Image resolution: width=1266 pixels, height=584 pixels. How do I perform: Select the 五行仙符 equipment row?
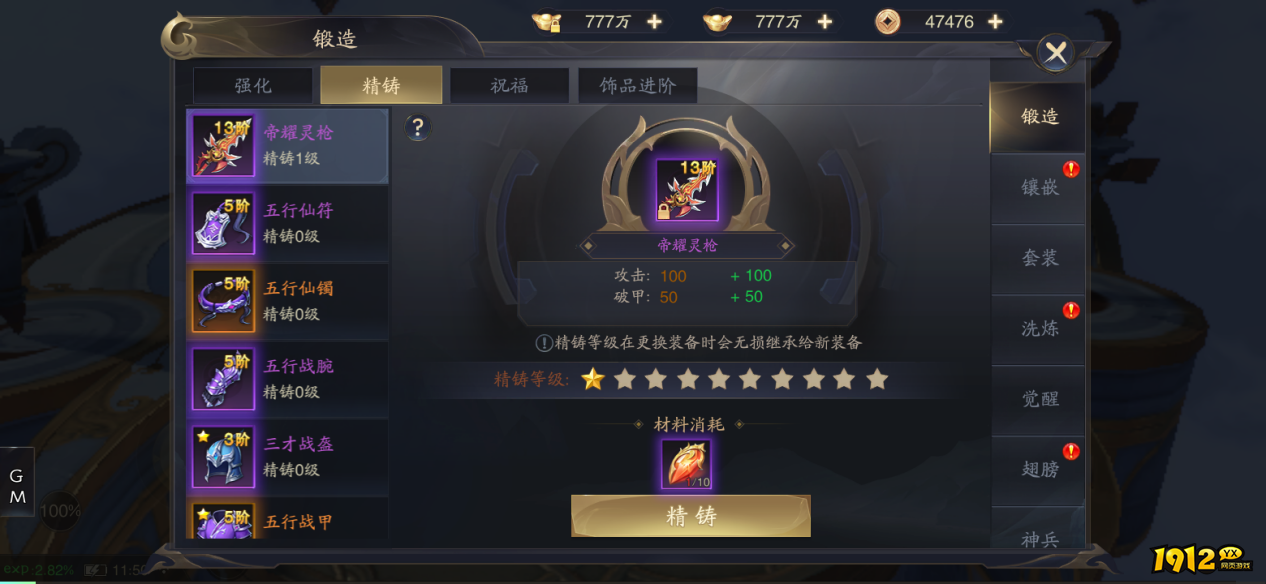click(x=287, y=223)
